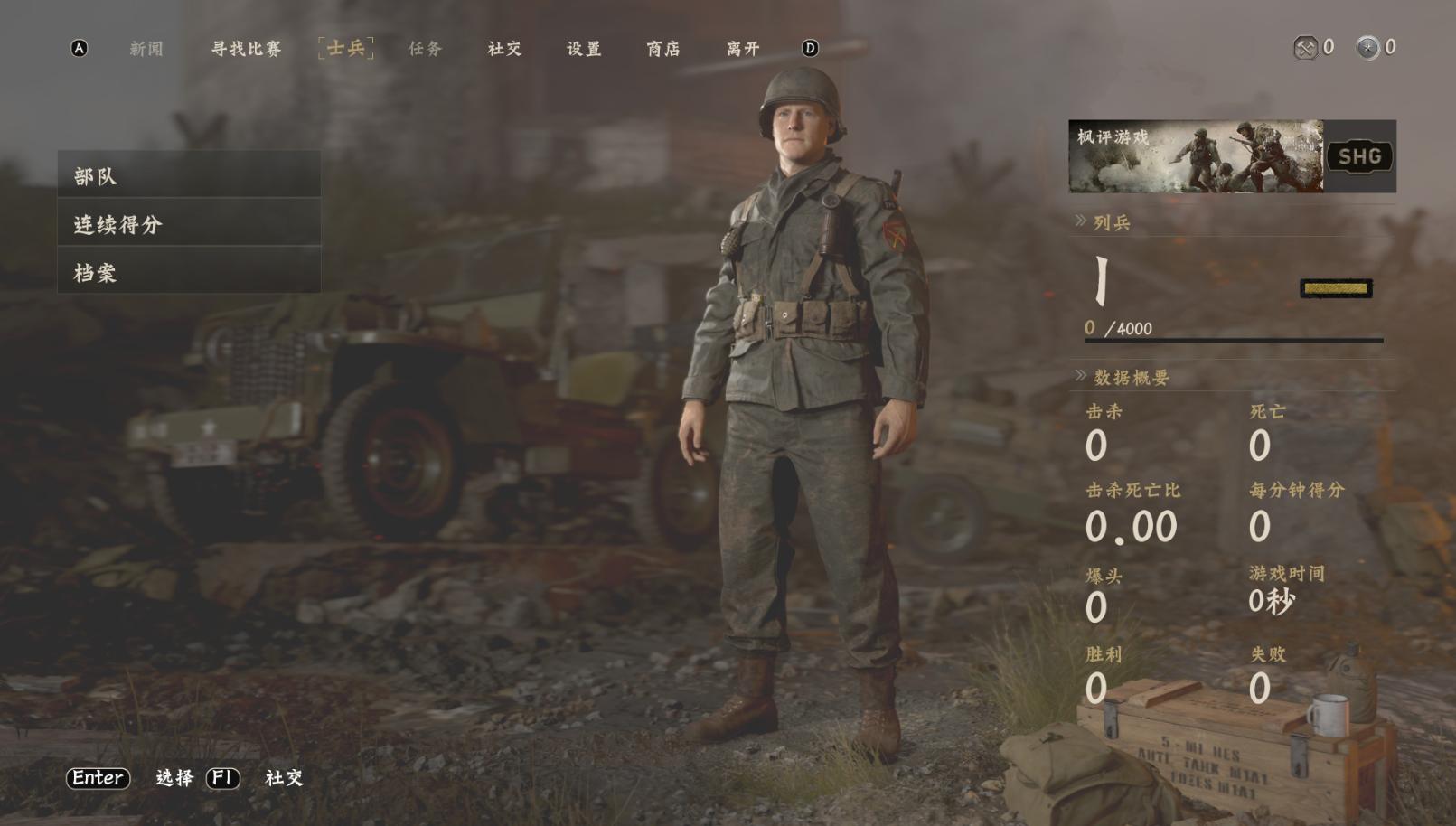Open the 部队 divisions menu entry
This screenshot has height=826, width=1456.
[189, 175]
